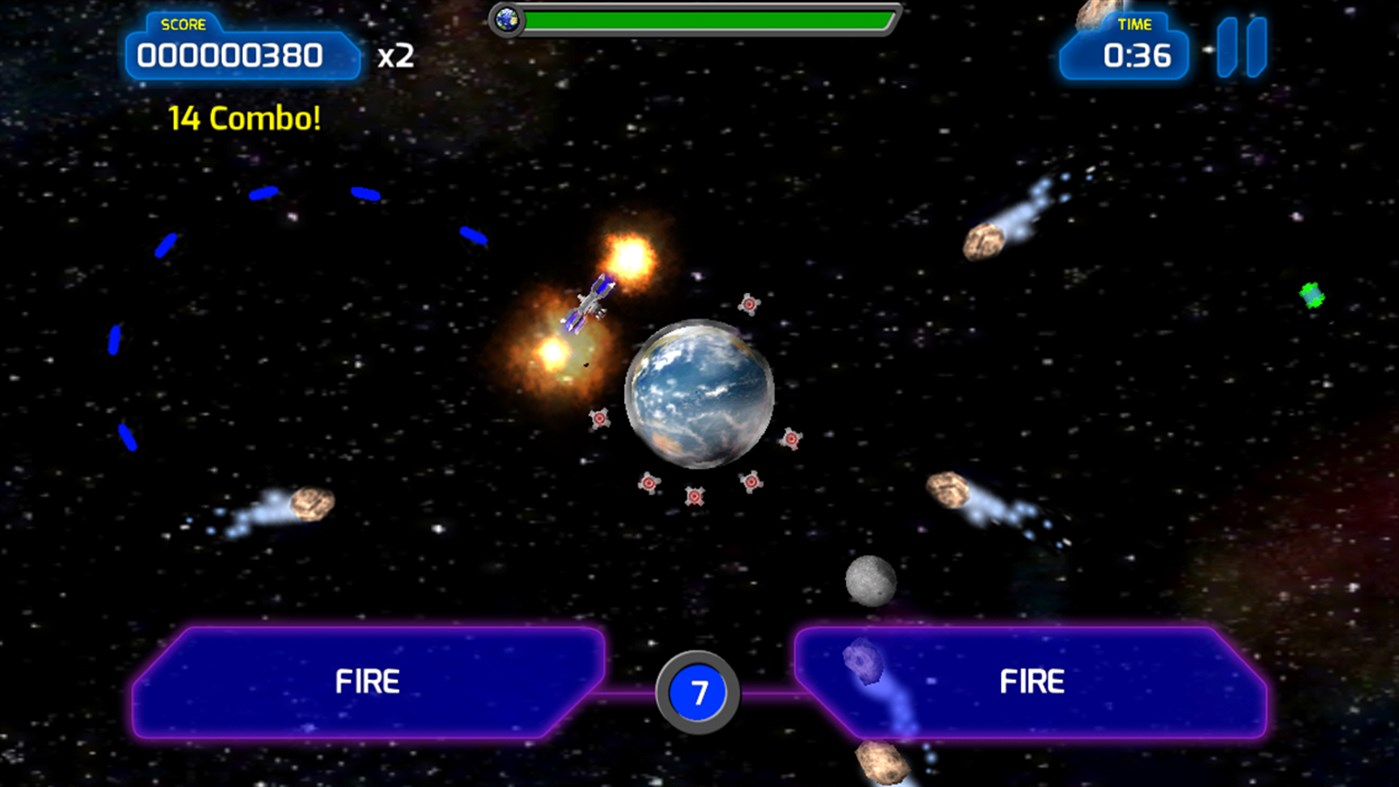Image resolution: width=1399 pixels, height=787 pixels.
Task: Click the 14 Combo! text
Action: (x=243, y=117)
